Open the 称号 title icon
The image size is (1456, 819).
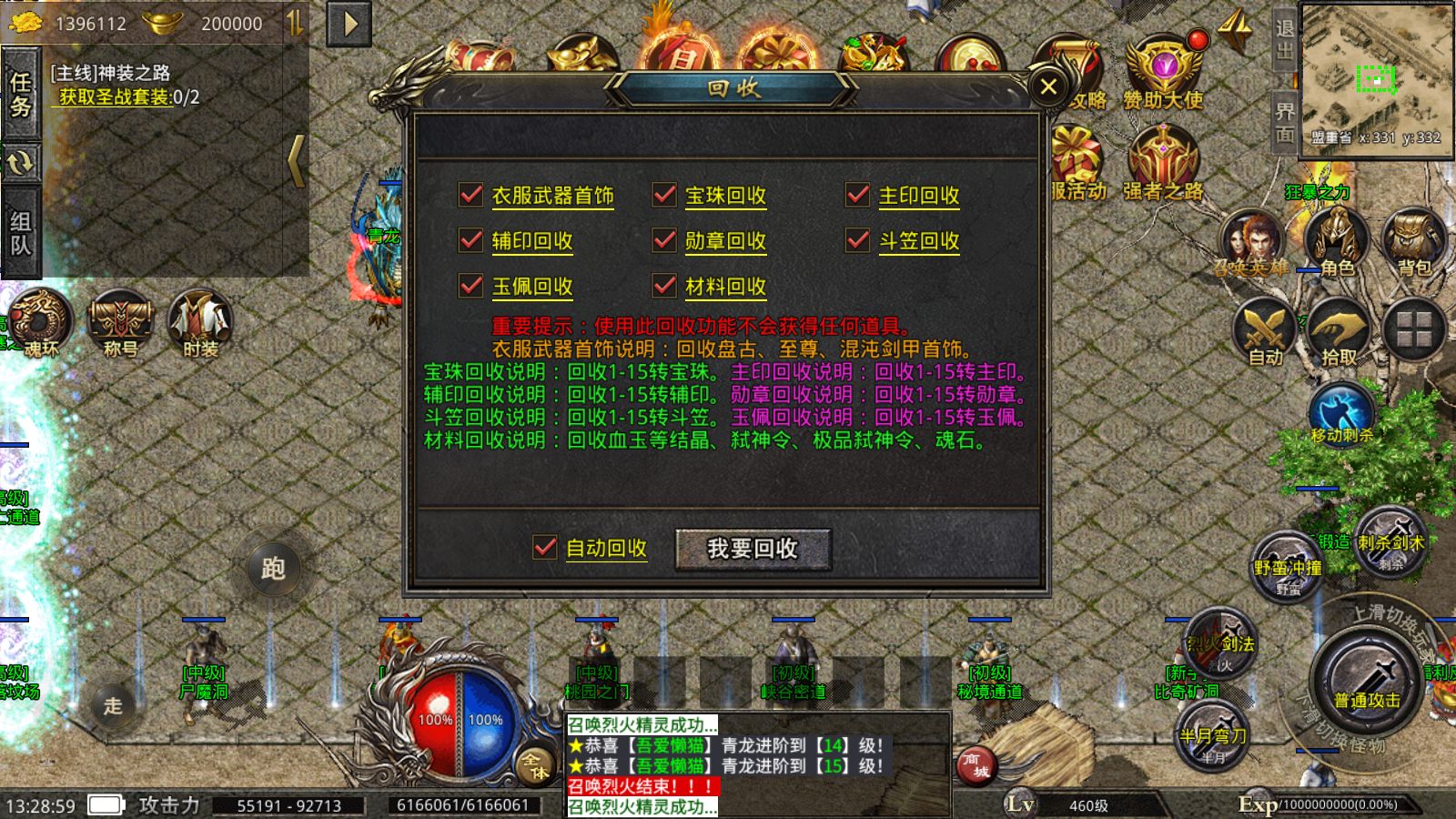pyautogui.click(x=120, y=318)
